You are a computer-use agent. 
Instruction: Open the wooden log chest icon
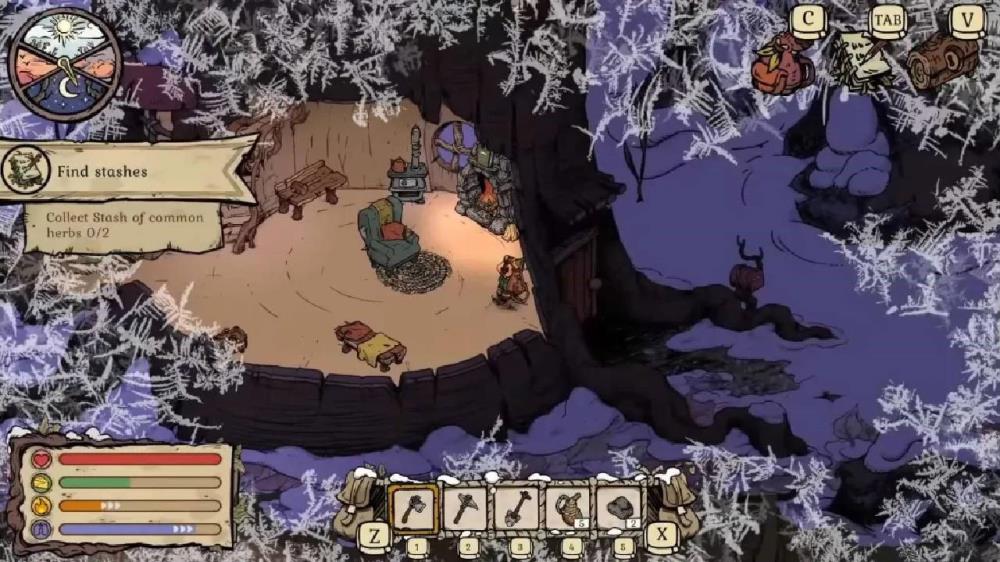[942, 60]
